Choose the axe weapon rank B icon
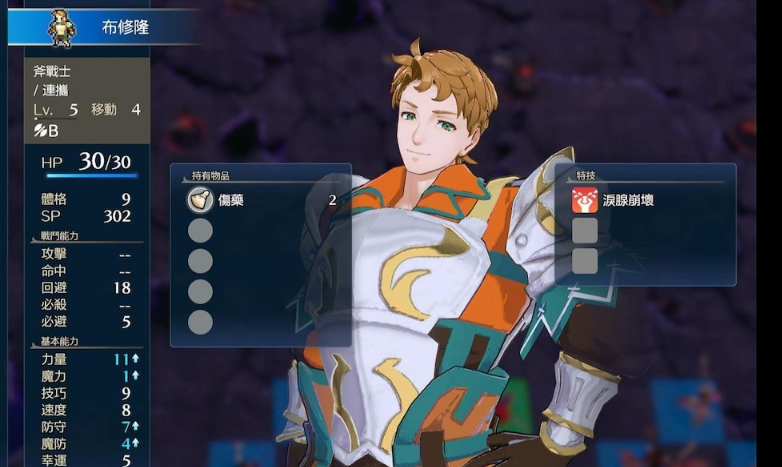 pos(46,130)
